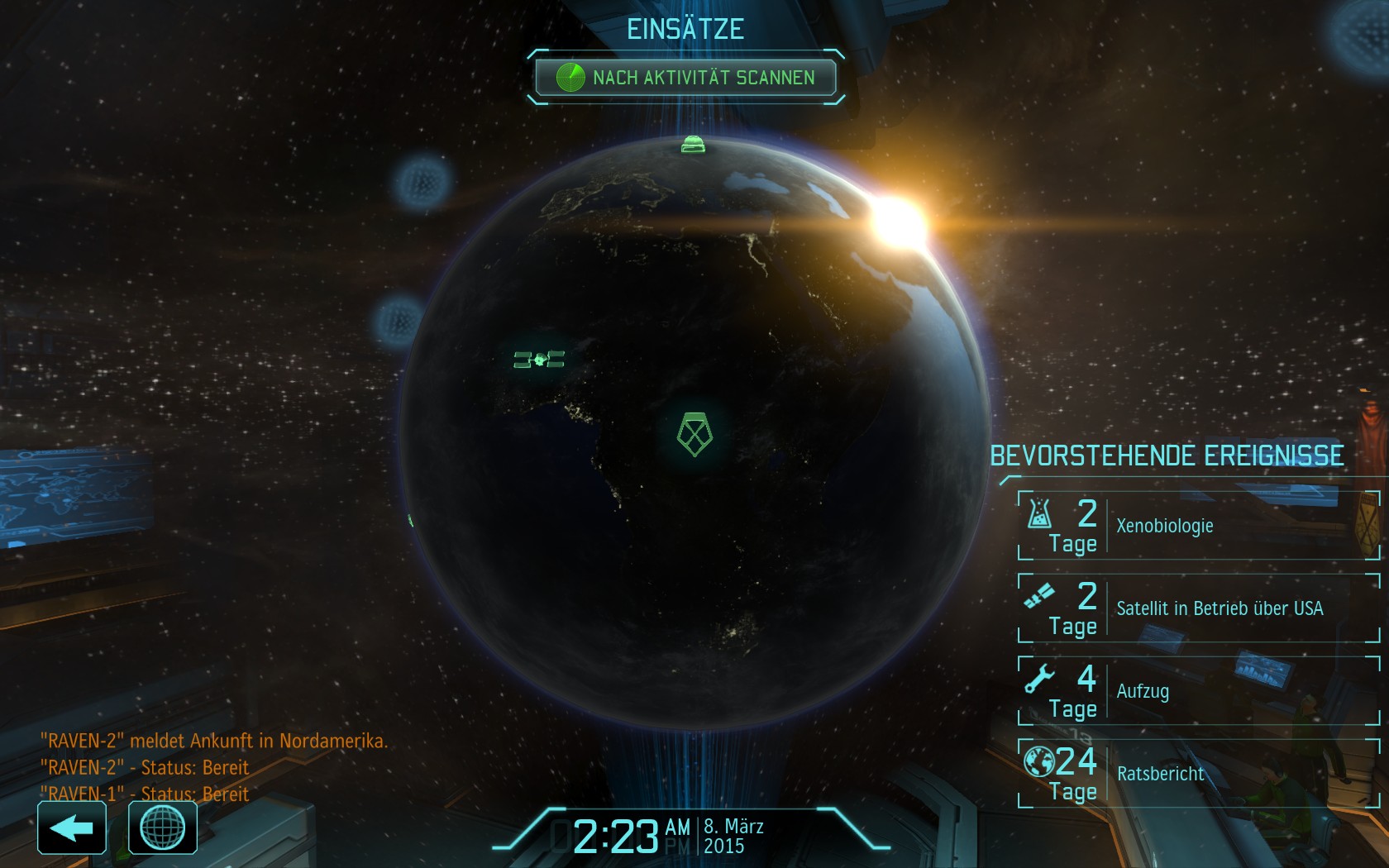The image size is (1389, 868).
Task: Choose the Aufzug construction event
Action: coord(1198,691)
